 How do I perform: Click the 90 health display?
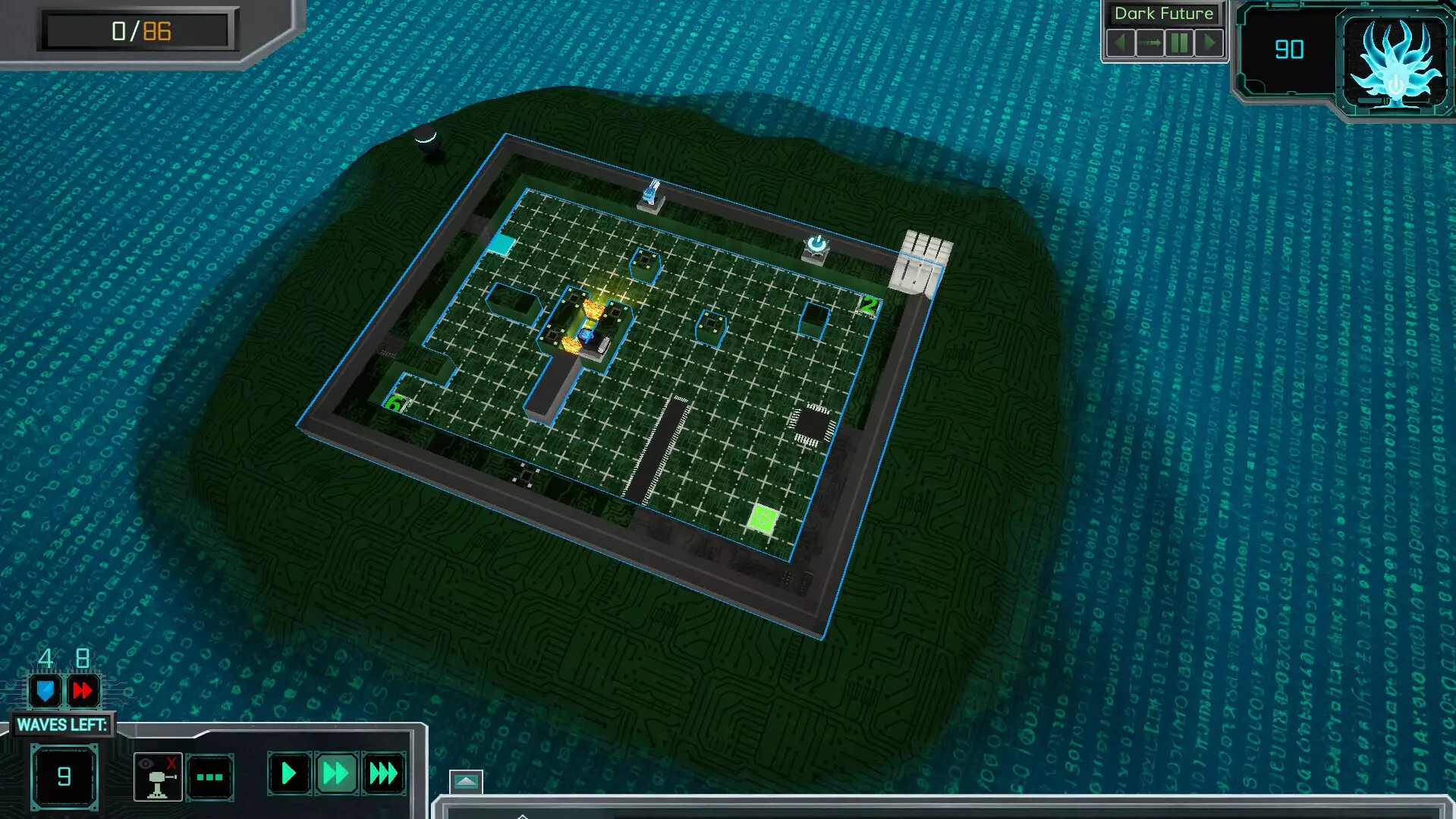pos(1291,49)
